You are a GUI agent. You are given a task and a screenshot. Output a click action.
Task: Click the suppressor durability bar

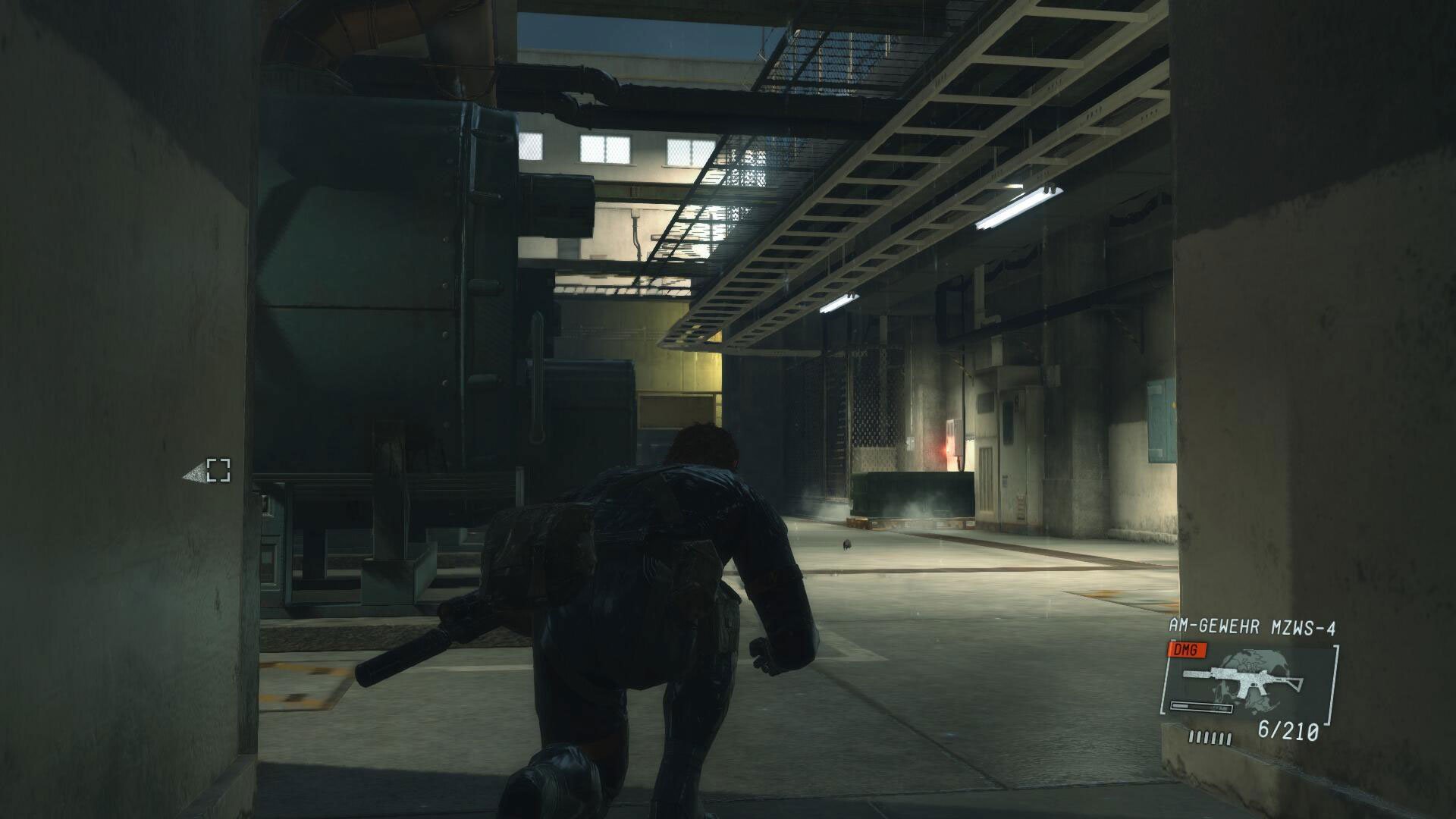tap(1200, 707)
